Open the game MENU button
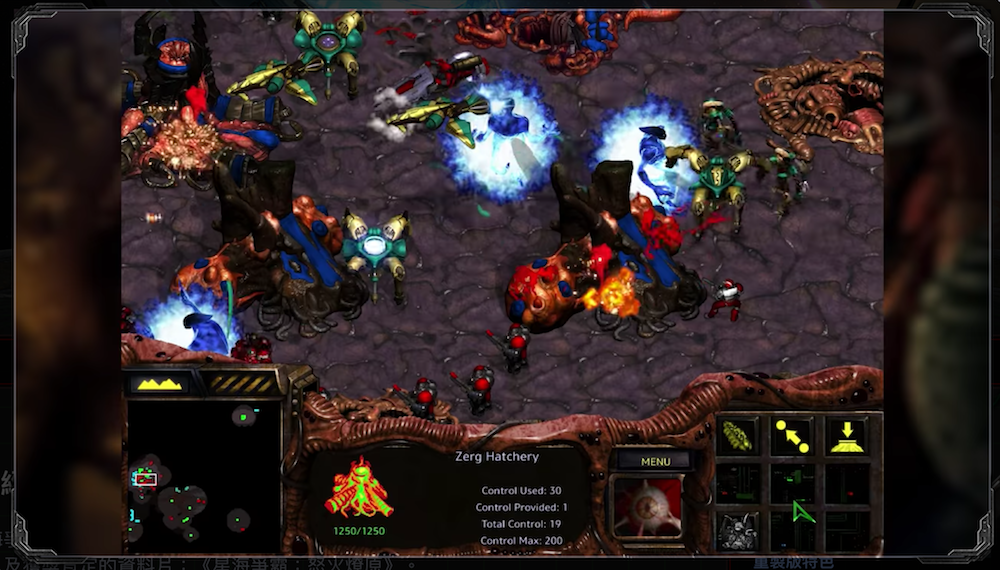 pyautogui.click(x=655, y=461)
